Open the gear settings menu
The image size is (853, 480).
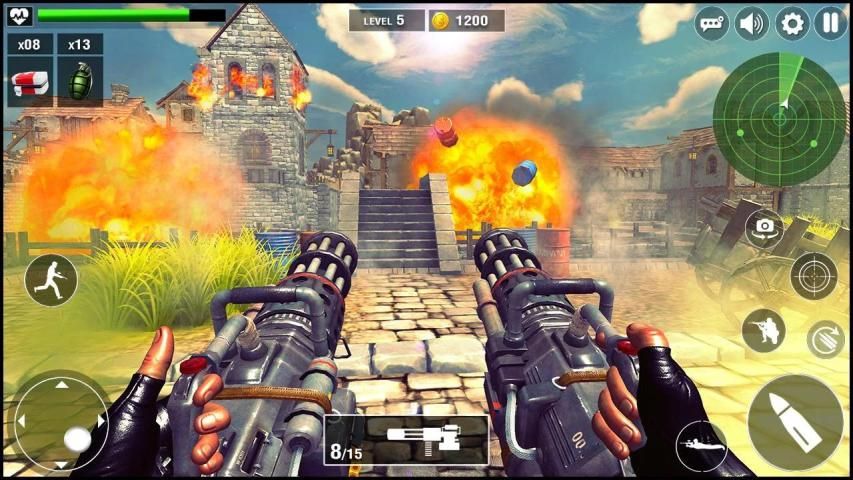[x=792, y=23]
